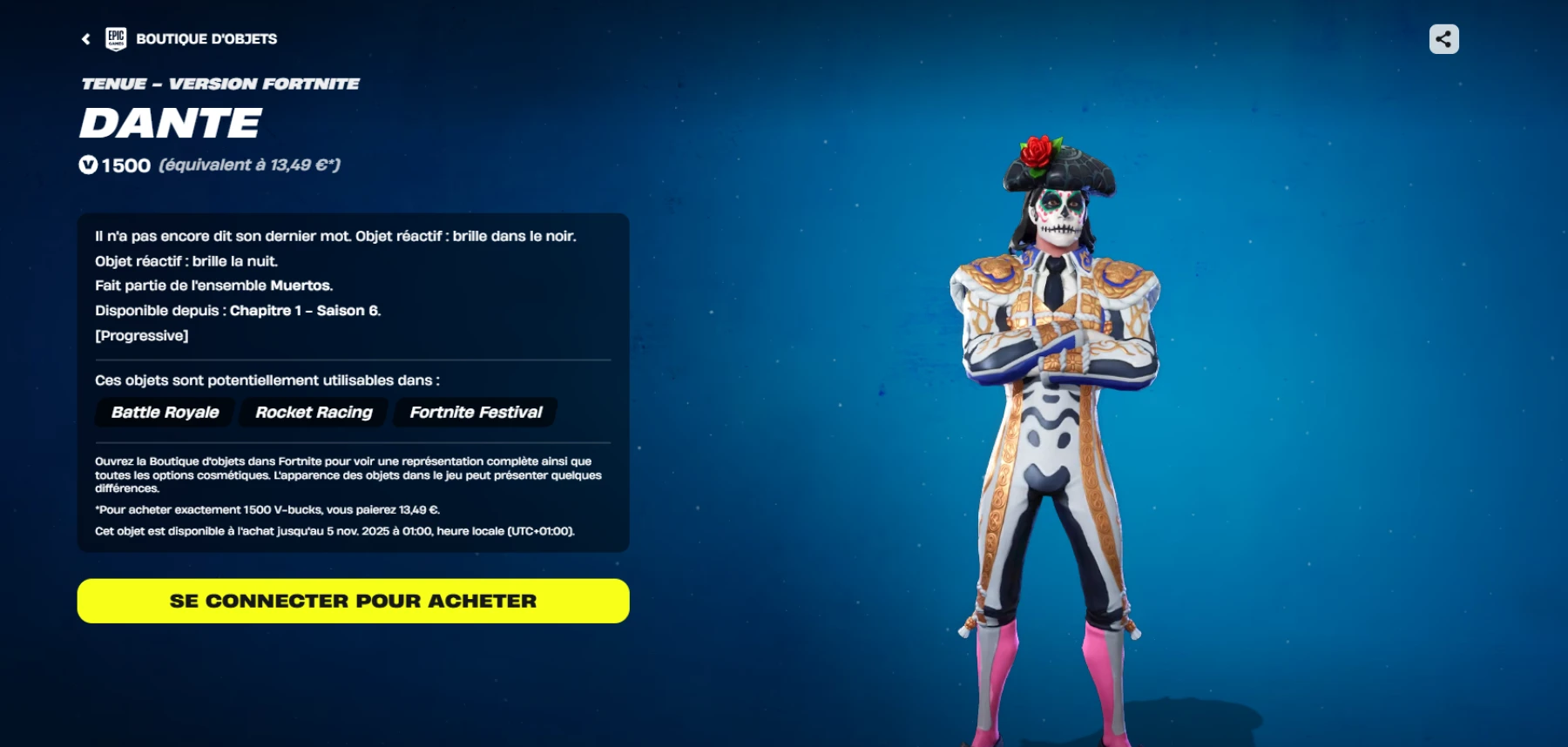Open the BOUTIQUE D'OBJETS link
This screenshot has height=747, width=1568.
tap(205, 38)
